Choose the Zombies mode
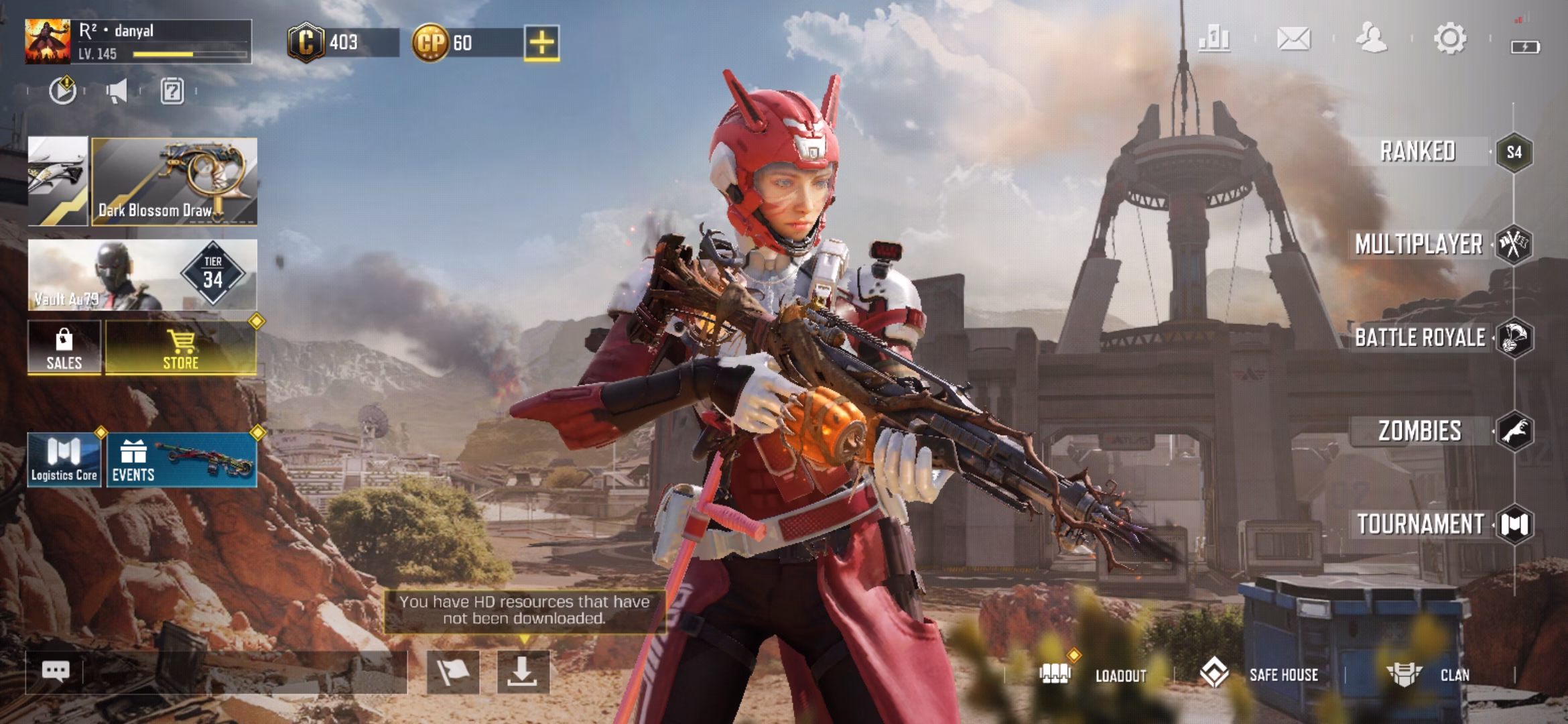Viewport: 1568px width, 724px height. click(x=1420, y=431)
